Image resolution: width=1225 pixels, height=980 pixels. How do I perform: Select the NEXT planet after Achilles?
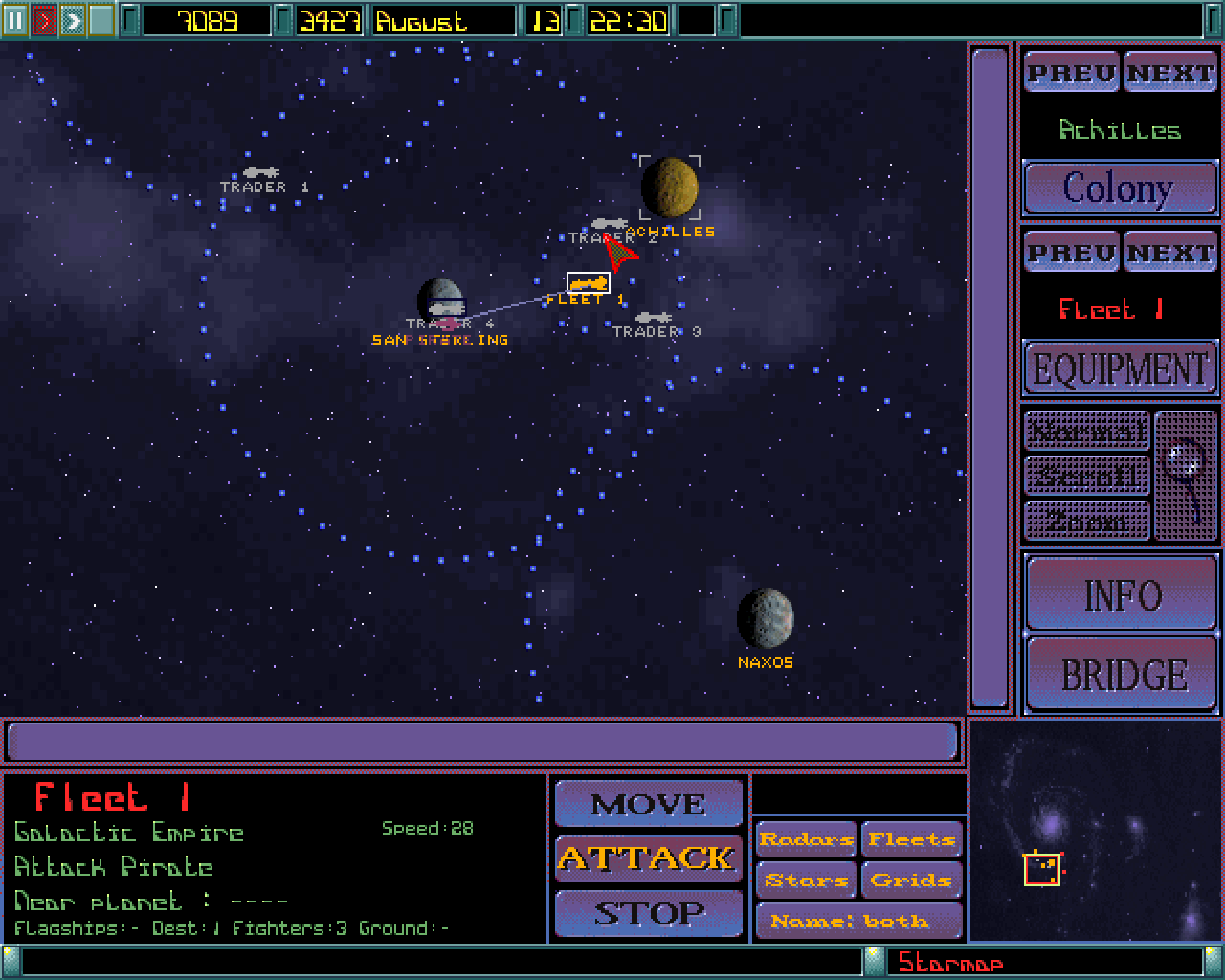[1169, 74]
